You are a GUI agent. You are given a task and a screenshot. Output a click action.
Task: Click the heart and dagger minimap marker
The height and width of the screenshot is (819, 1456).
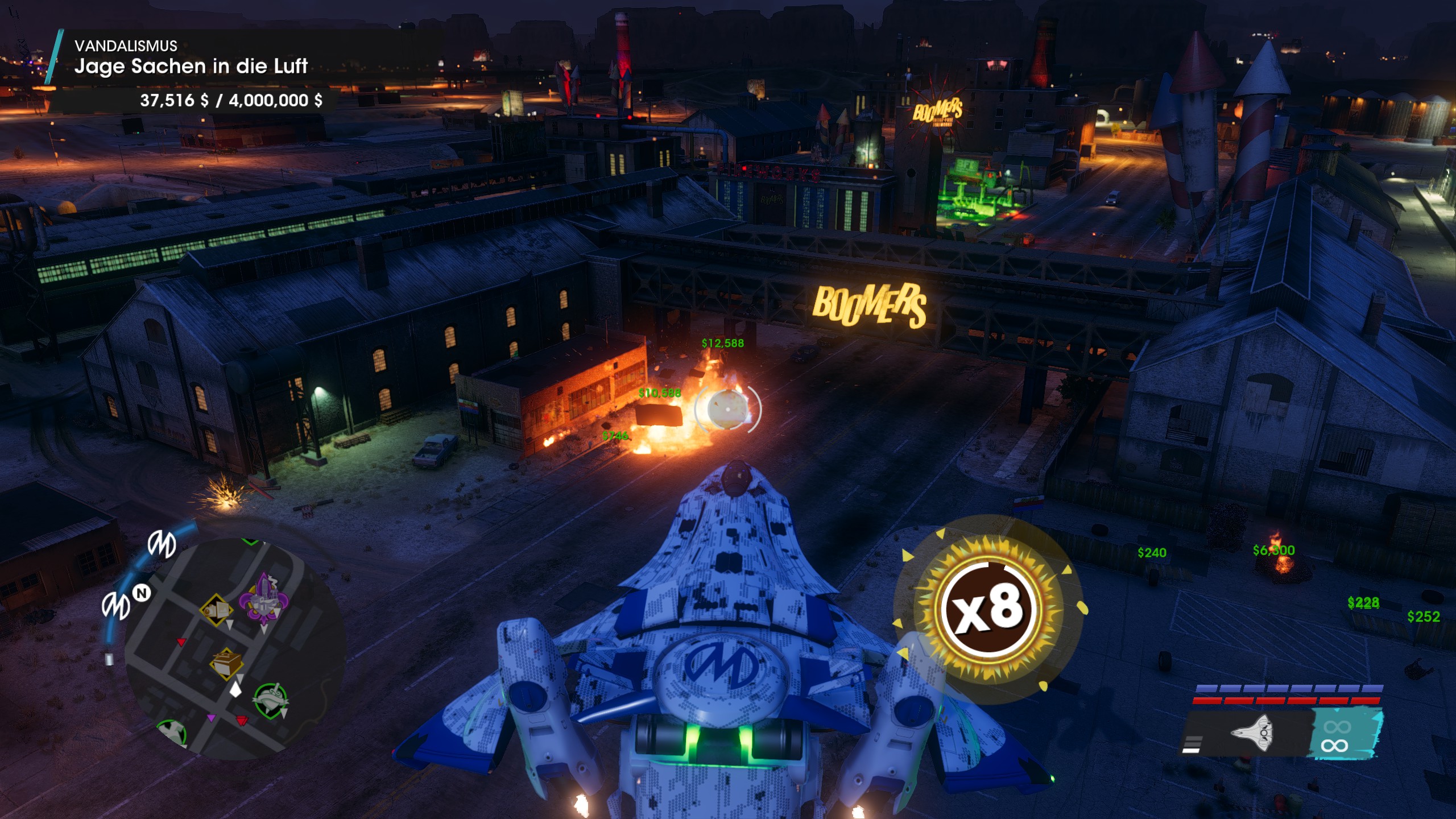pos(271,700)
